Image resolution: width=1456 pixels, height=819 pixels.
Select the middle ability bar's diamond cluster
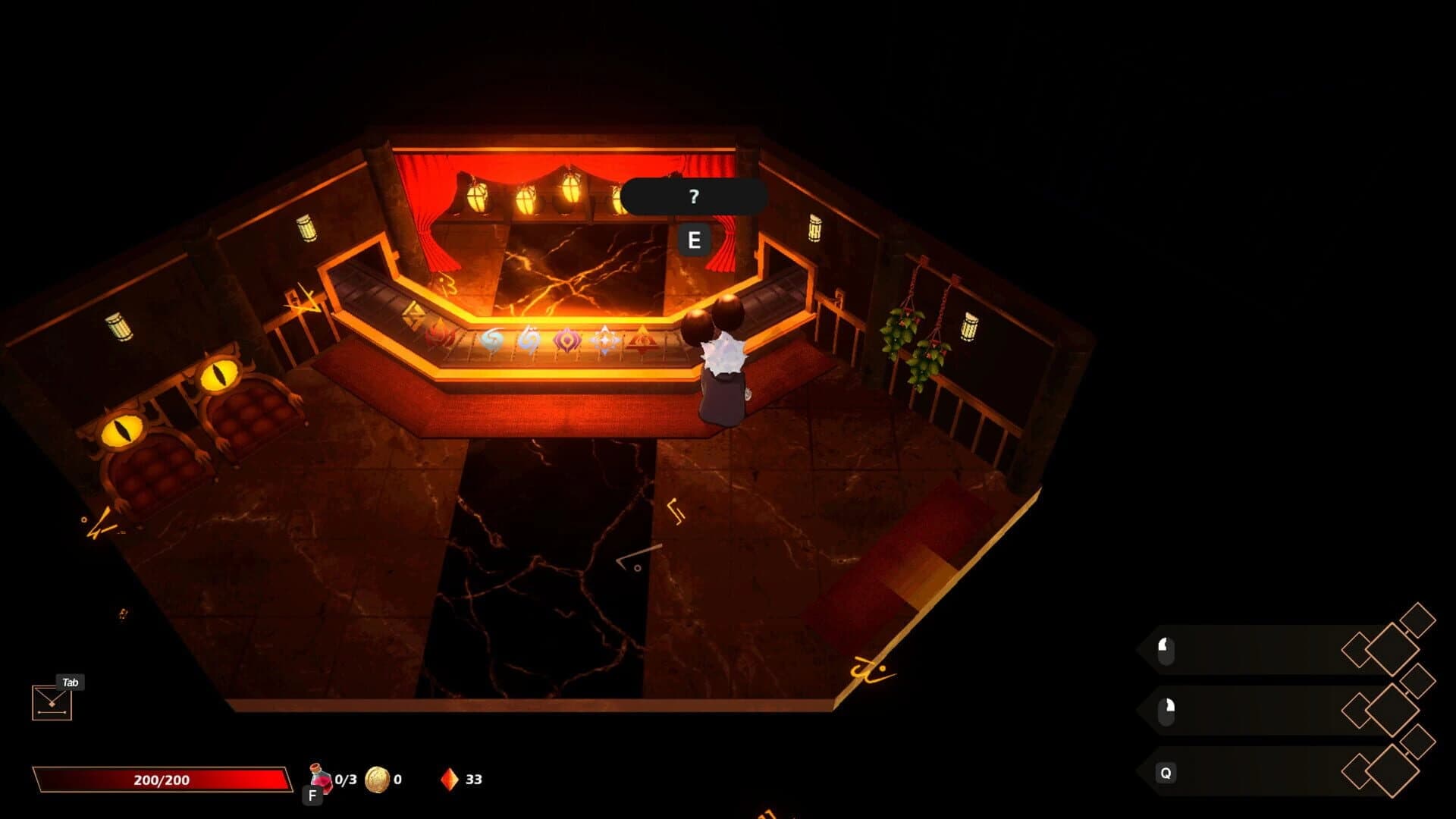tap(1392, 710)
